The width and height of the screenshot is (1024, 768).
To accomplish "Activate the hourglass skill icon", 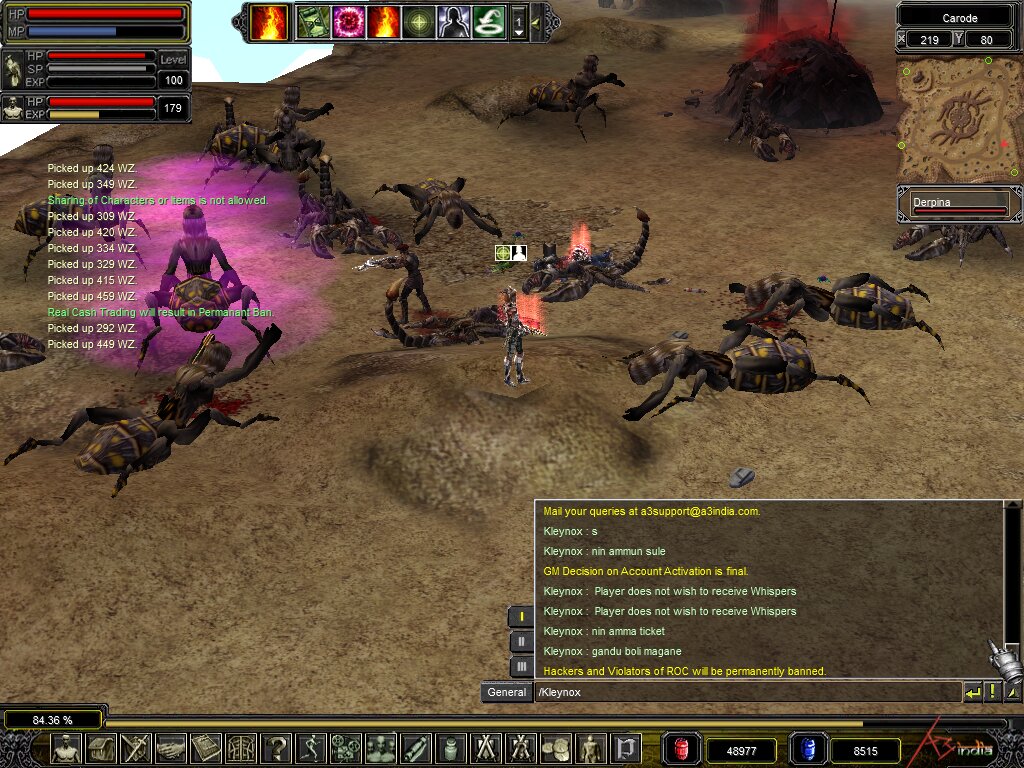I will click(314, 21).
